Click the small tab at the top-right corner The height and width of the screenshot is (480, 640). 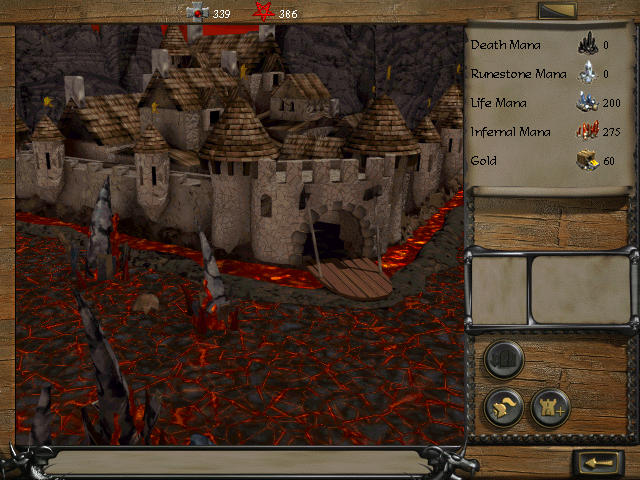coord(556,11)
